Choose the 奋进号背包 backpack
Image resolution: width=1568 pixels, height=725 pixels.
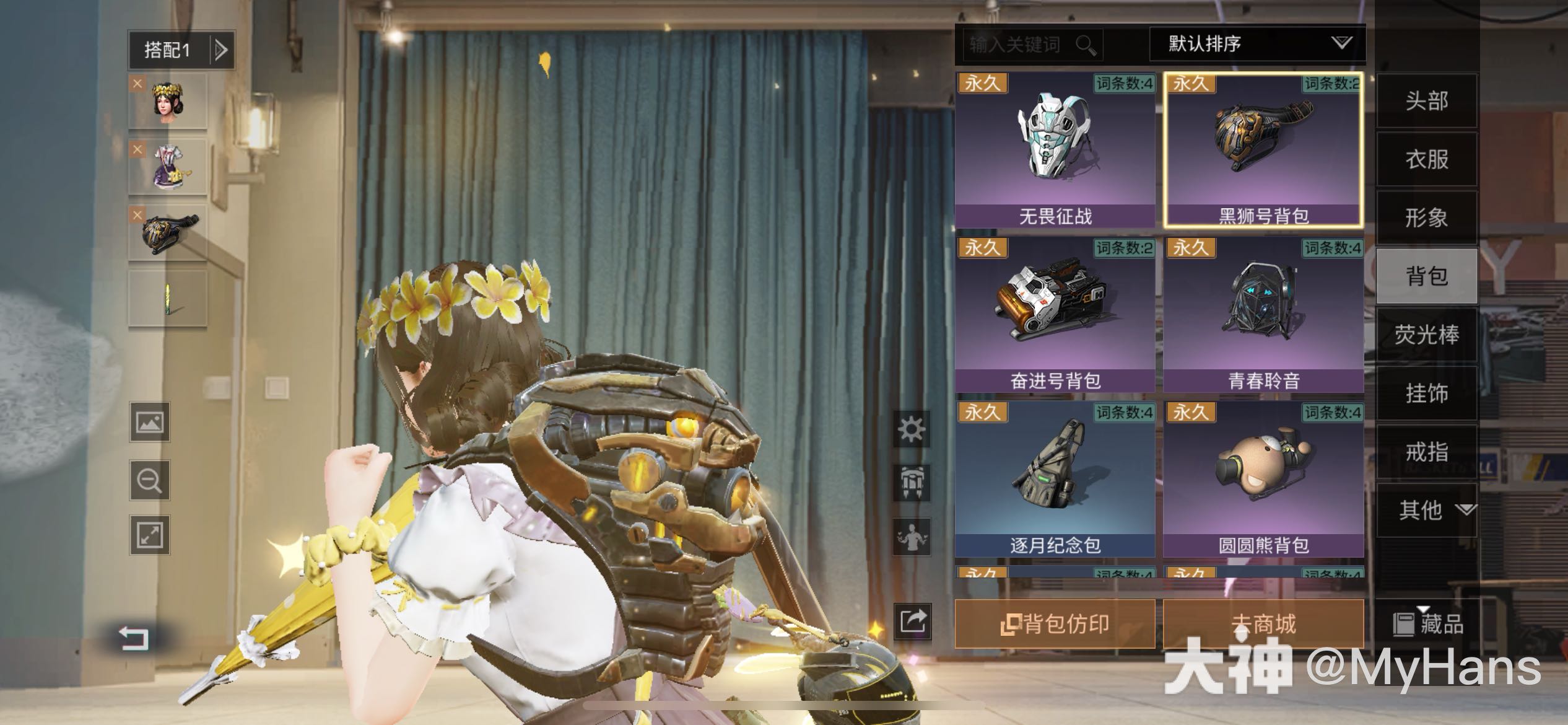point(1055,314)
